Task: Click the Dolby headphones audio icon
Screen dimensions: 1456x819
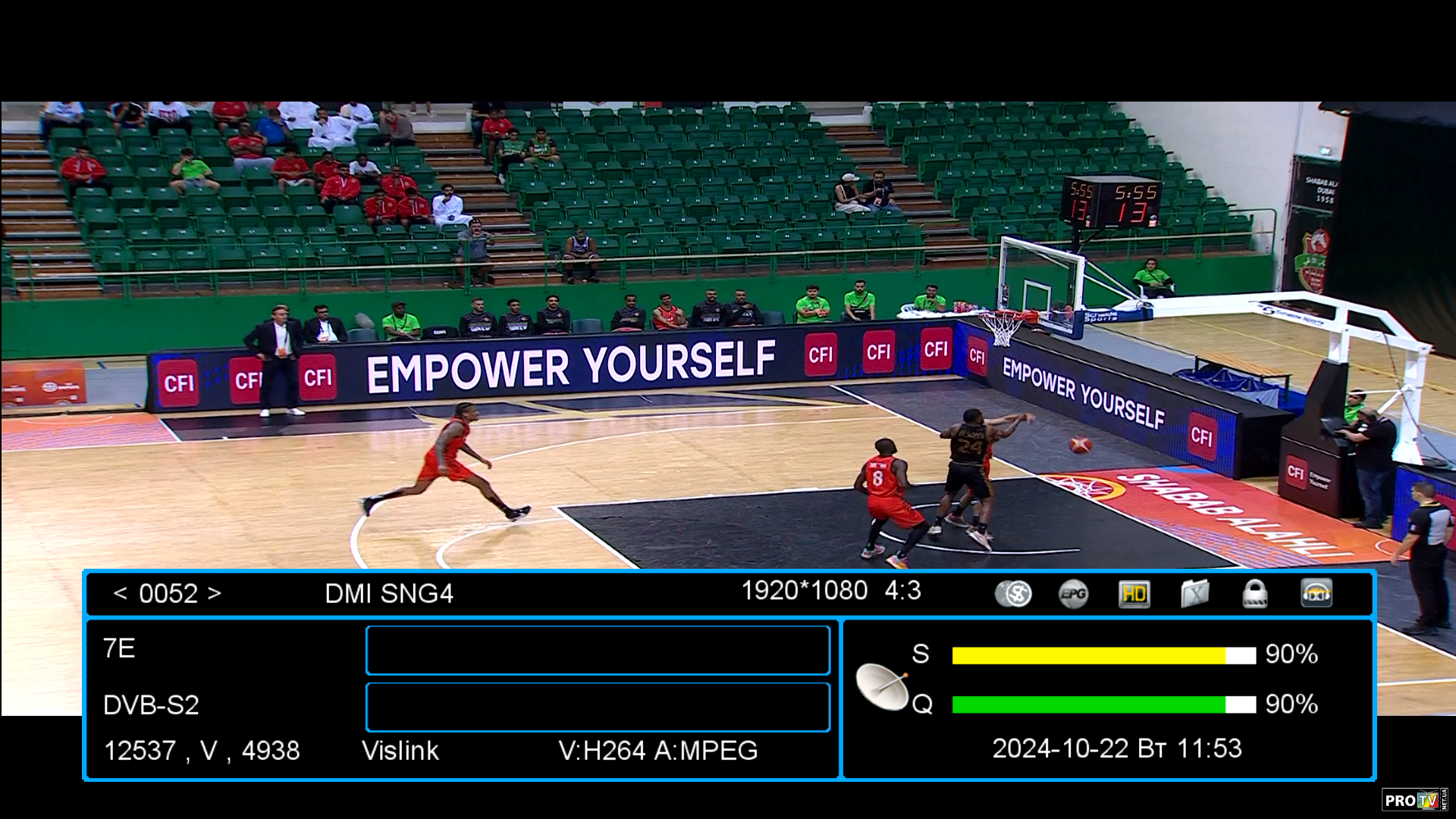Action: click(x=1316, y=594)
